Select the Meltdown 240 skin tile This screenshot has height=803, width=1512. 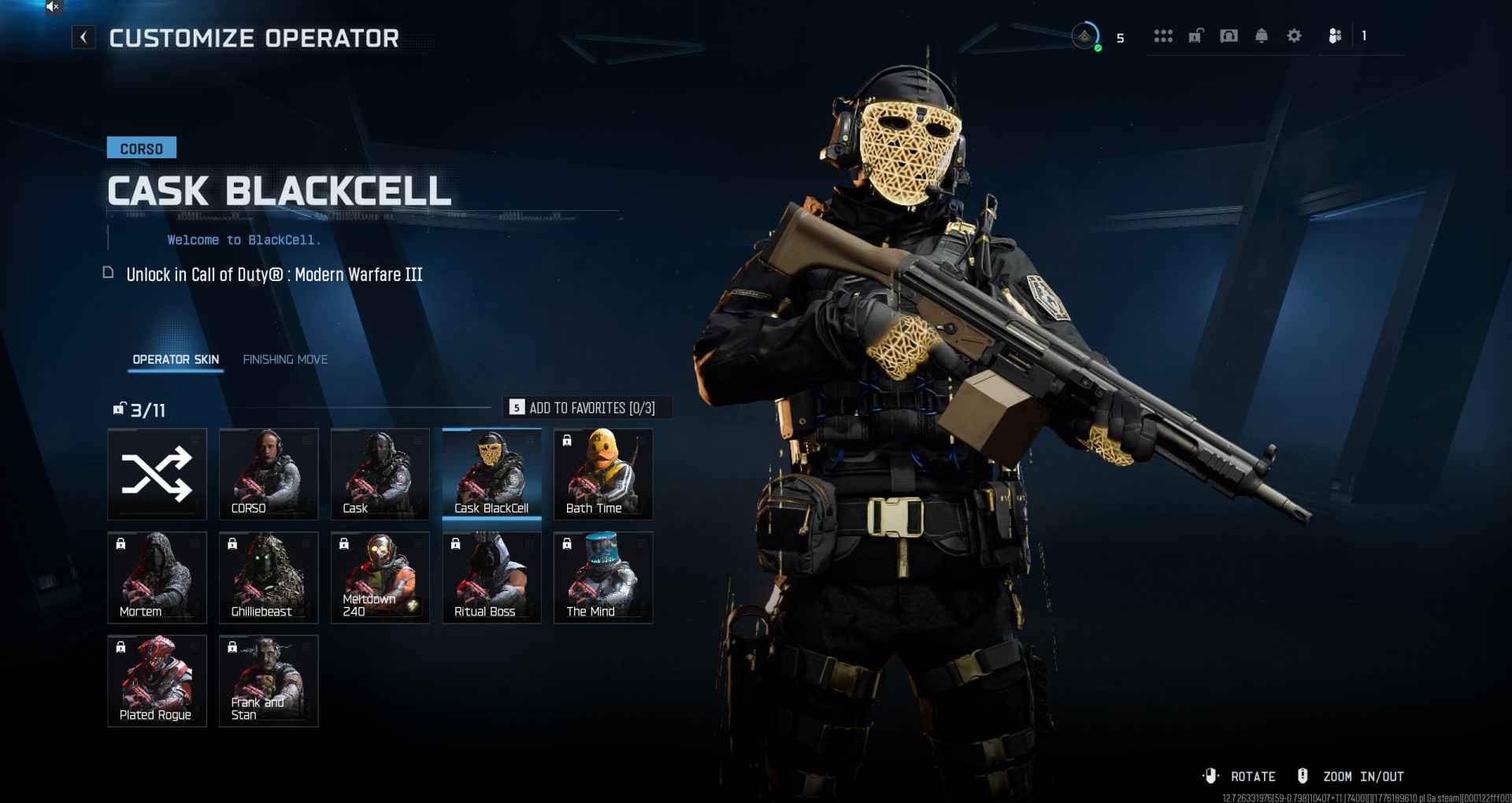pyautogui.click(x=380, y=577)
